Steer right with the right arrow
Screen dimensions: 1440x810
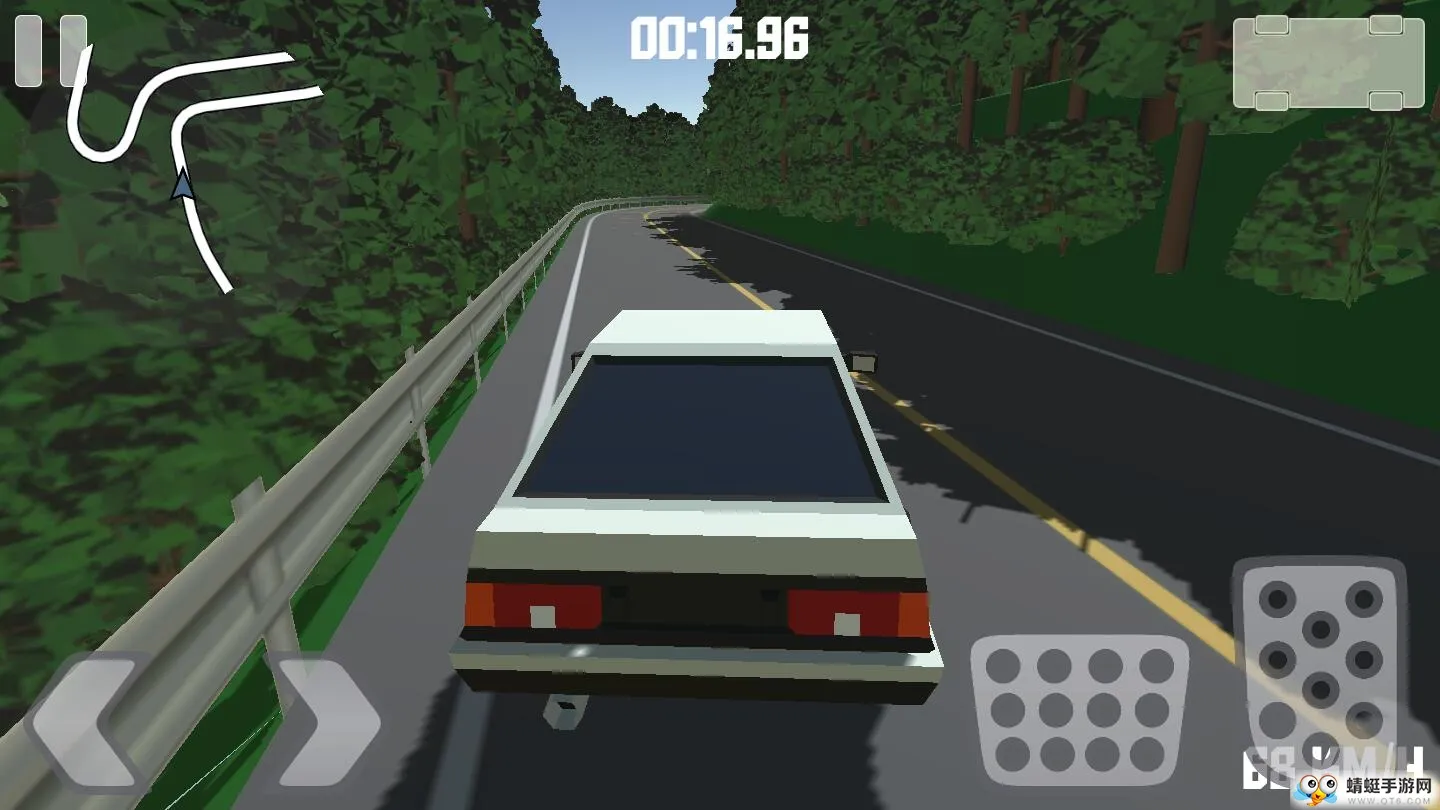pos(325,722)
